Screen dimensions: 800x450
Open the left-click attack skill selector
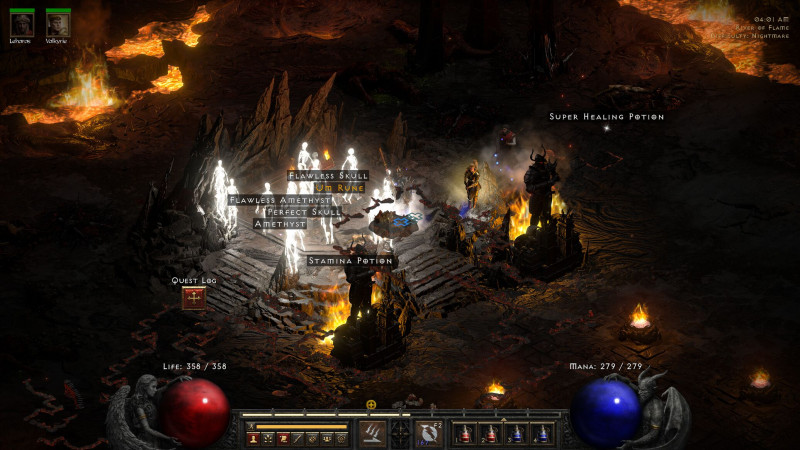point(372,433)
